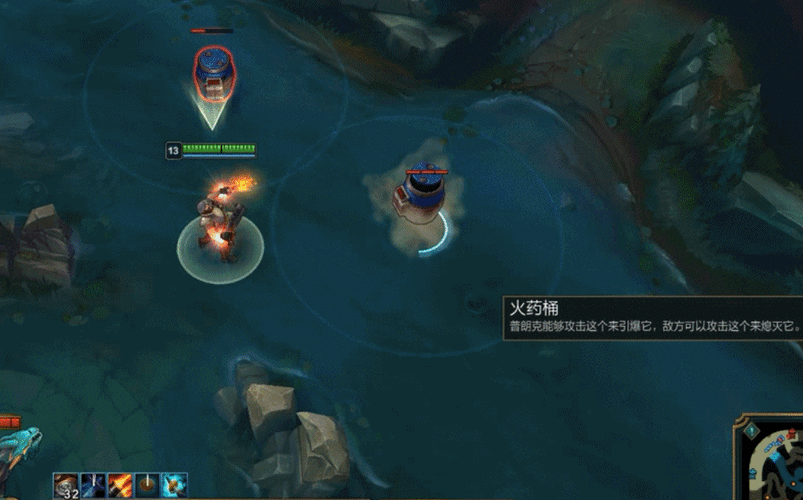Click the blue crossed-blade icon
The height and width of the screenshot is (500, 803).
[94, 486]
